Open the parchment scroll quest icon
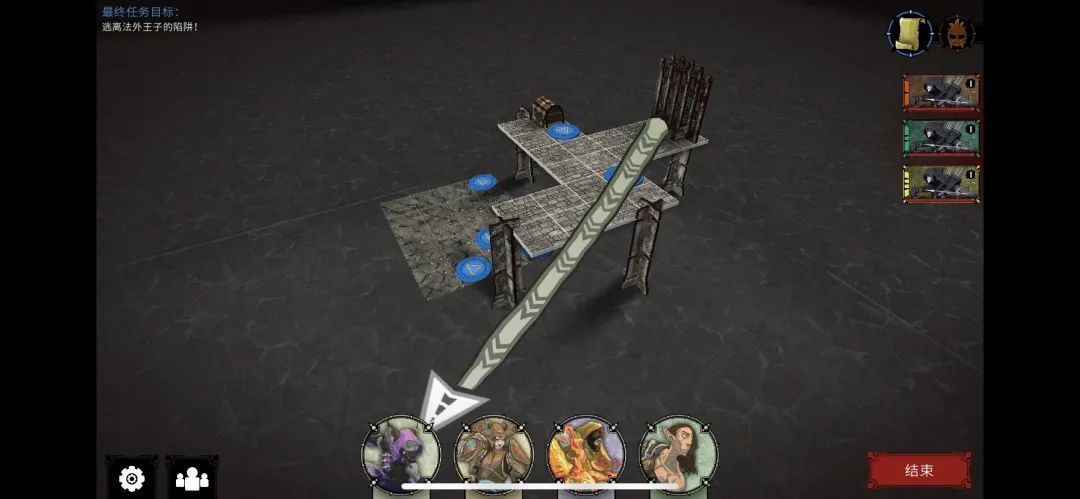1080x499 pixels. pyautogui.click(x=910, y=34)
